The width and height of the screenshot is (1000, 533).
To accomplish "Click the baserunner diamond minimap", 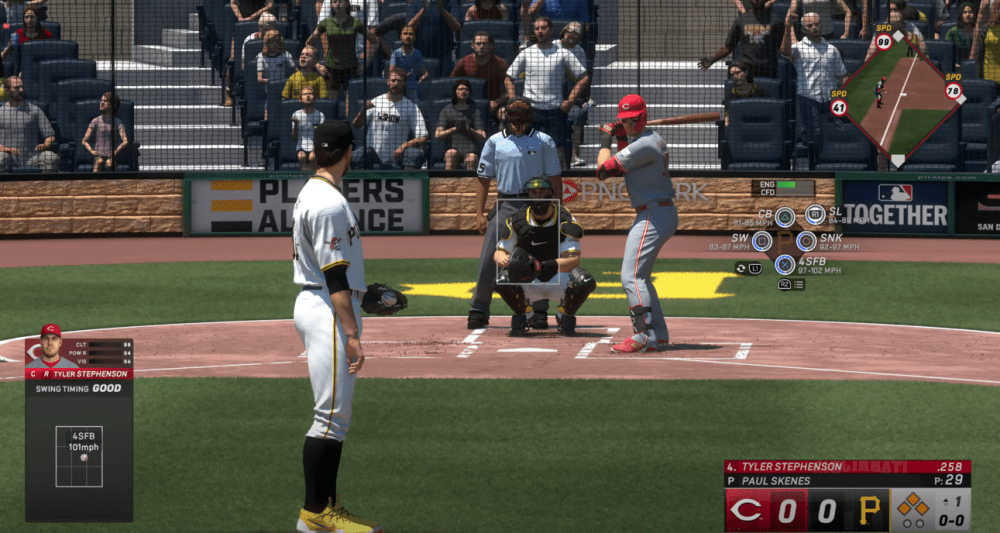I will [897, 97].
